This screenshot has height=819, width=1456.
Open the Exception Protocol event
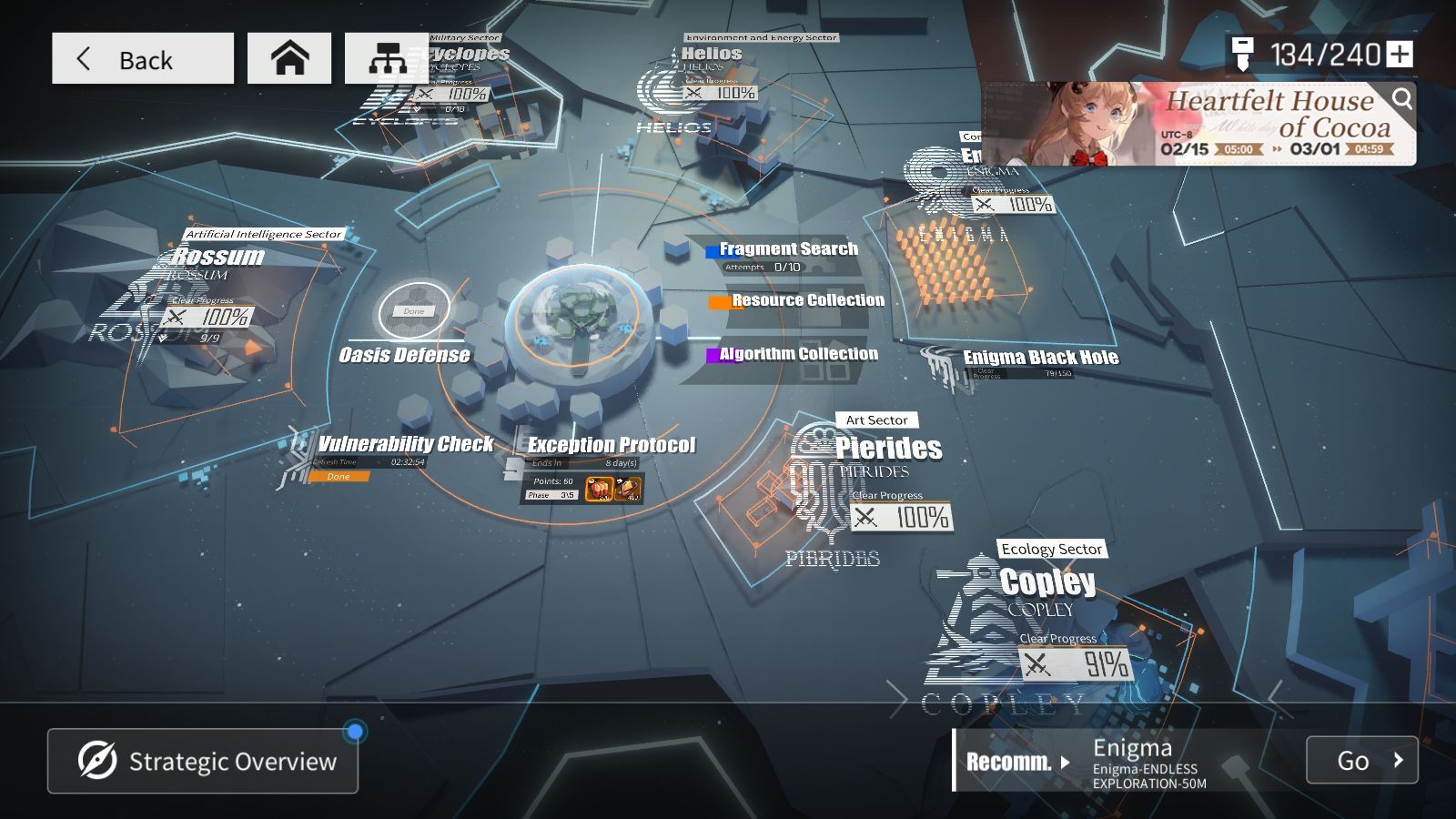[612, 446]
